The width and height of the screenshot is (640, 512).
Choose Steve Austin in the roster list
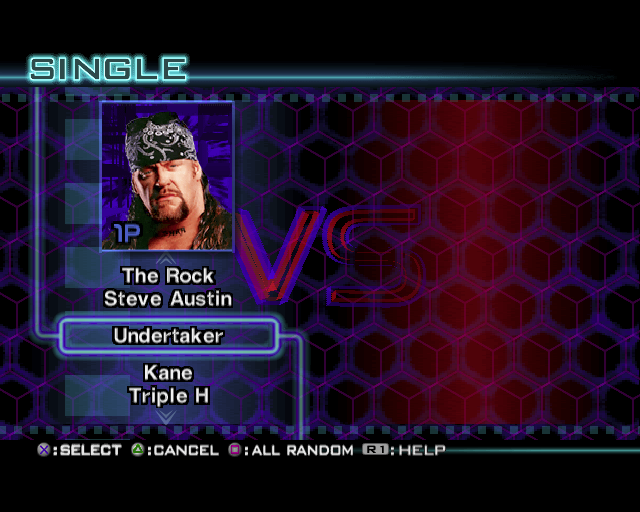pyautogui.click(x=168, y=299)
